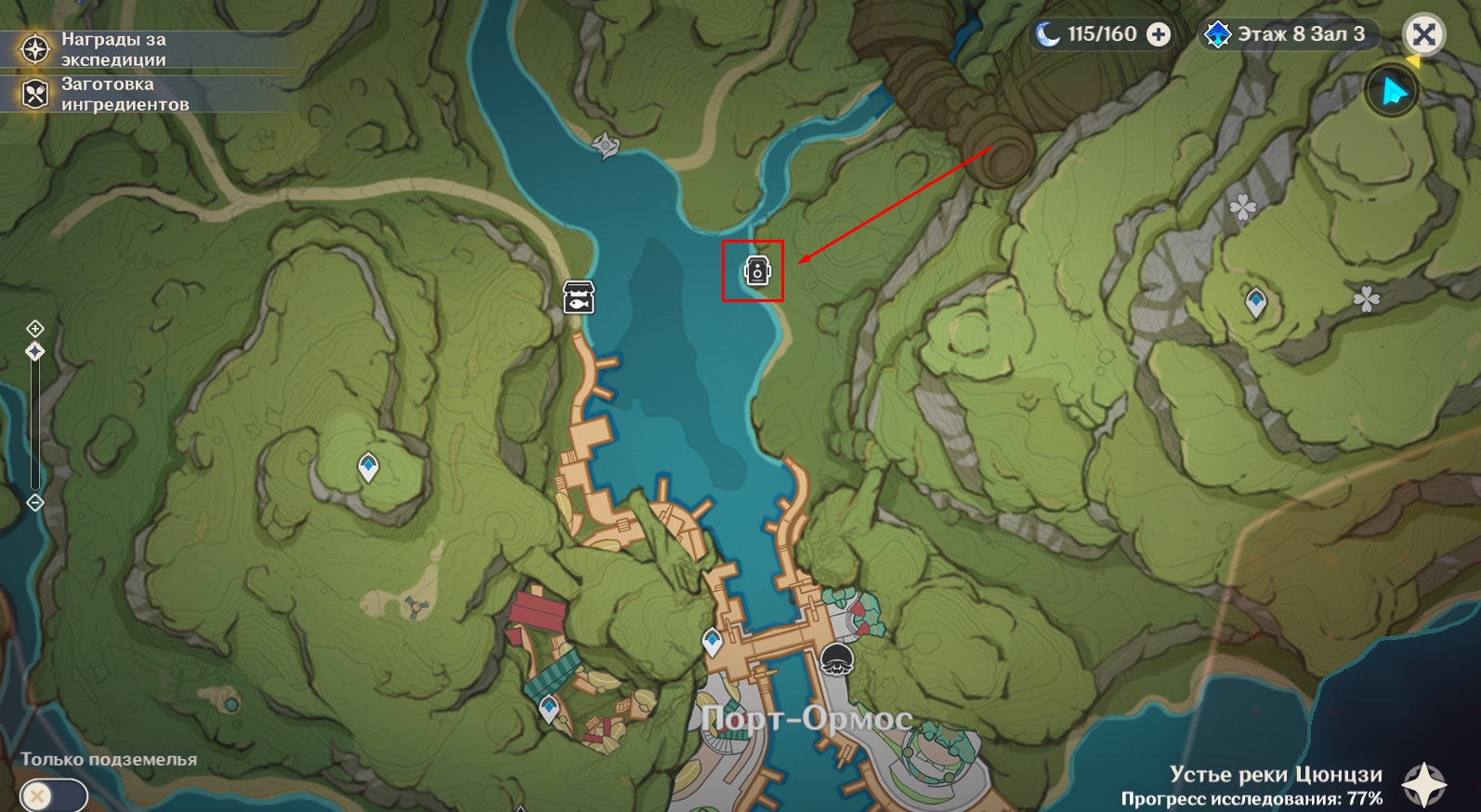1481x812 pixels.
Task: Open the Spiral Abyss floor 8 tracker
Action: pyautogui.click(x=1289, y=34)
